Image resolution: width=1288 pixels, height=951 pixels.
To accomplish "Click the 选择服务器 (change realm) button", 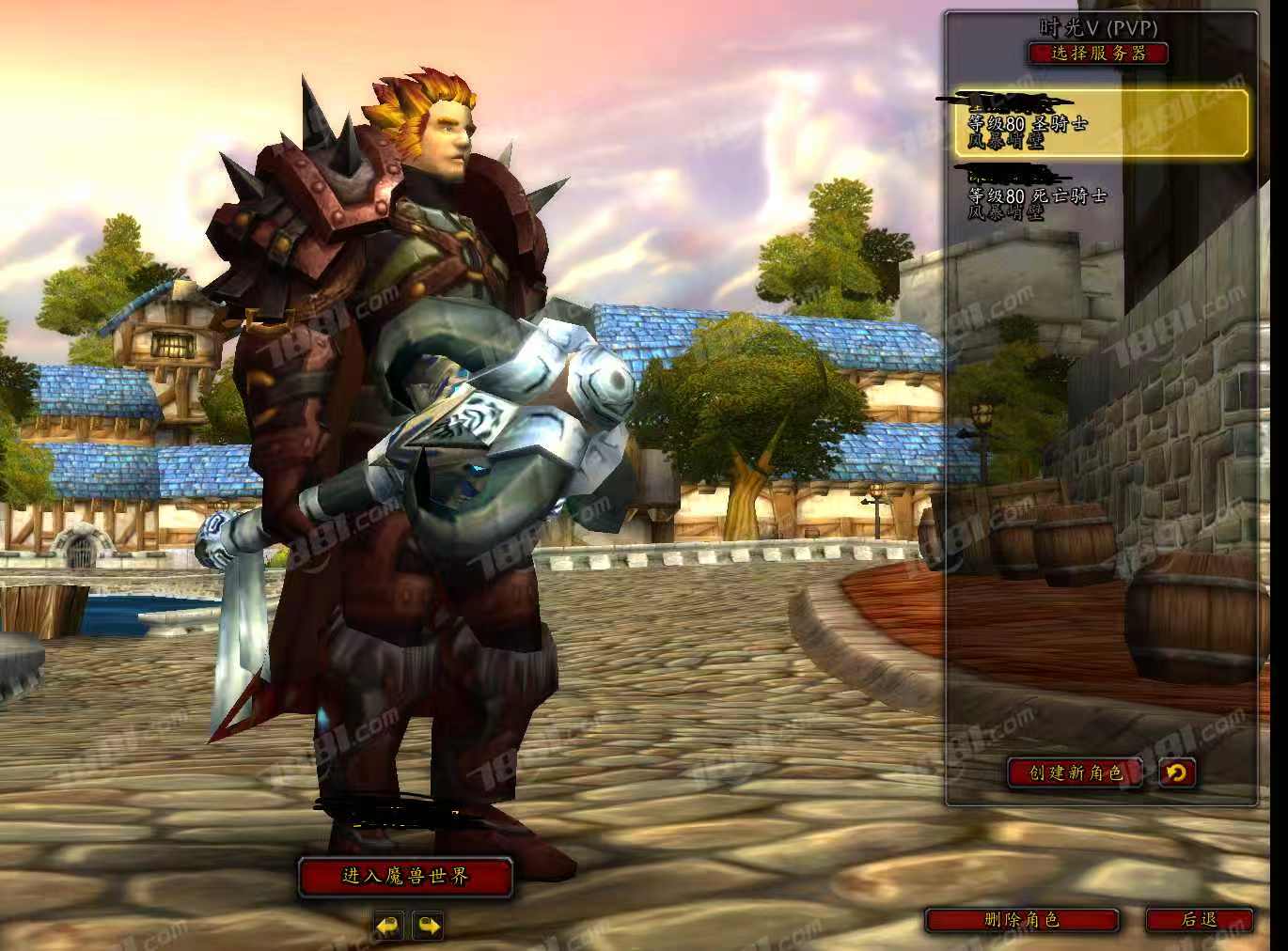I will [1098, 53].
